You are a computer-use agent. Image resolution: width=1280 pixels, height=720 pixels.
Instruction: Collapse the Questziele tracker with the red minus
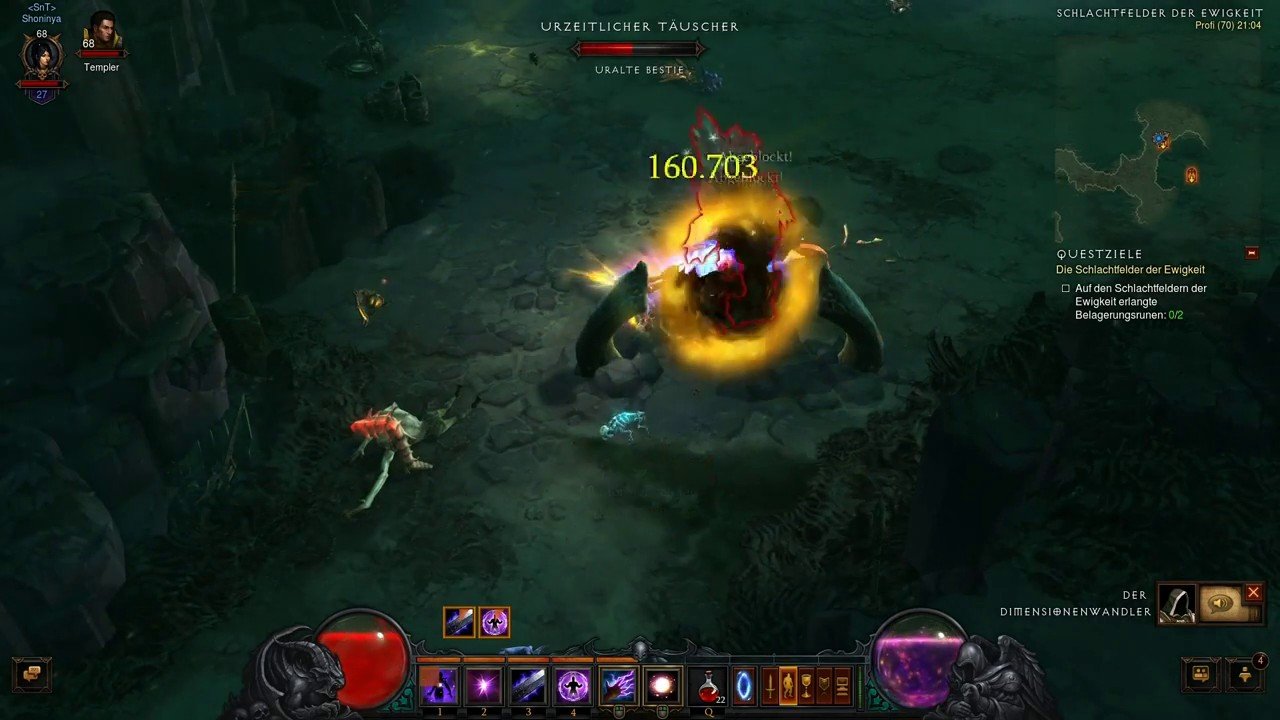[1252, 254]
